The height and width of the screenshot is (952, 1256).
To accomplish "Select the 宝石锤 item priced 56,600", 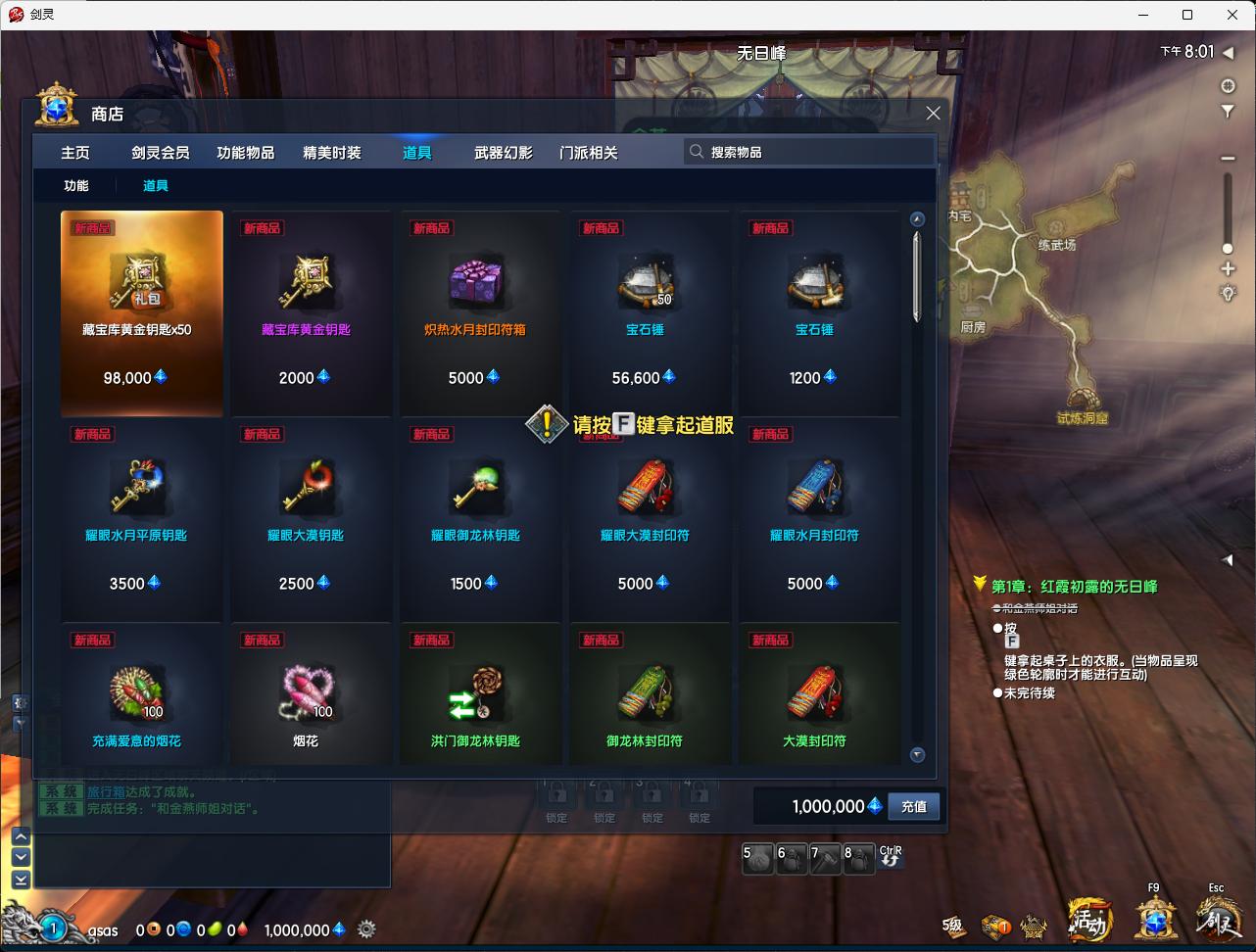I will coord(645,313).
